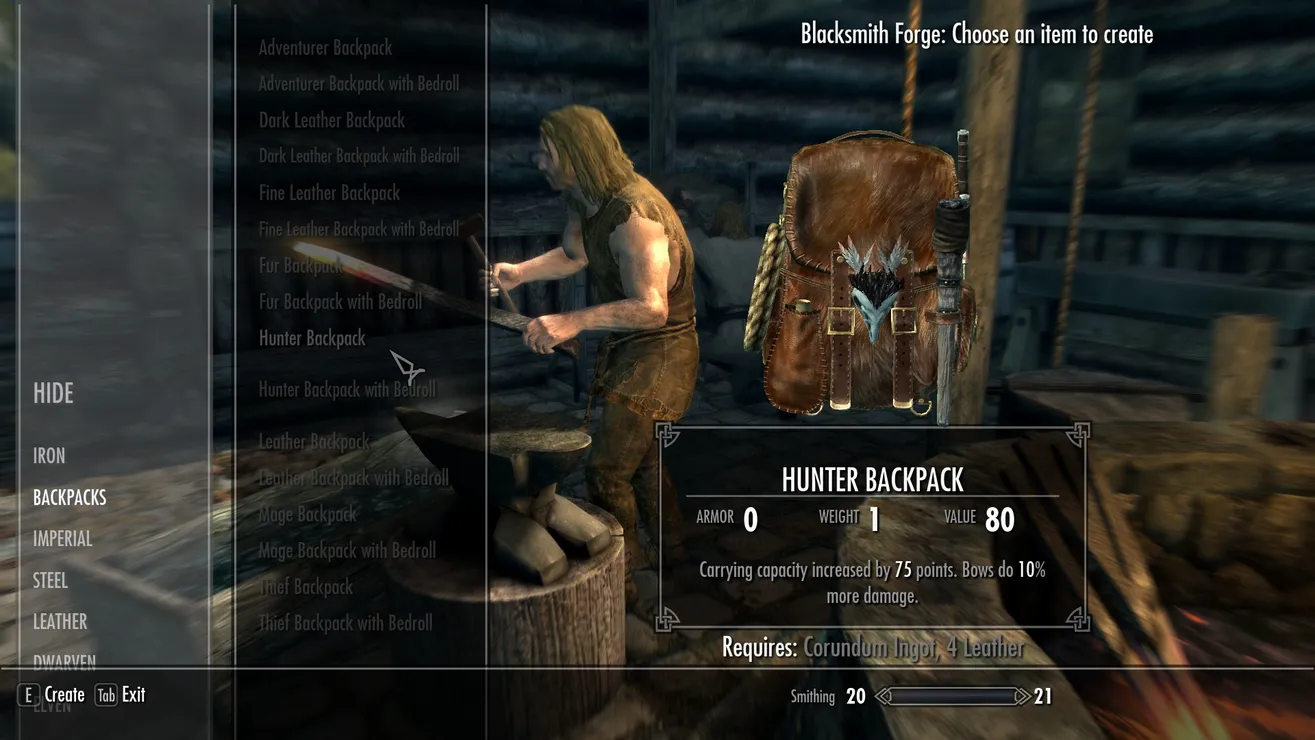The image size is (1315, 740).
Task: Pick Mage Backpack with Bedroll
Action: pyautogui.click(x=347, y=550)
